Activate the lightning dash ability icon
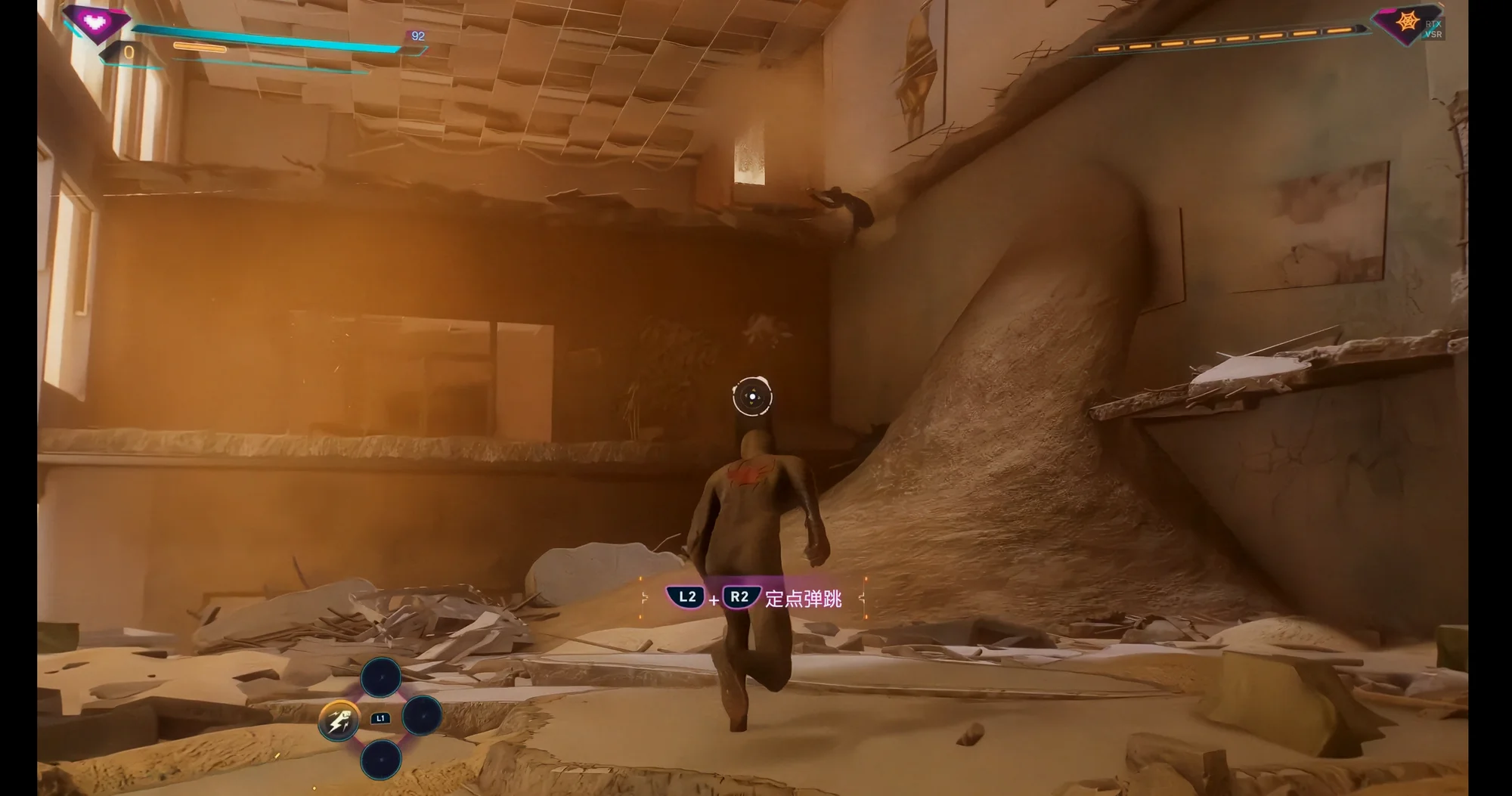This screenshot has height=796, width=1512. coord(338,719)
